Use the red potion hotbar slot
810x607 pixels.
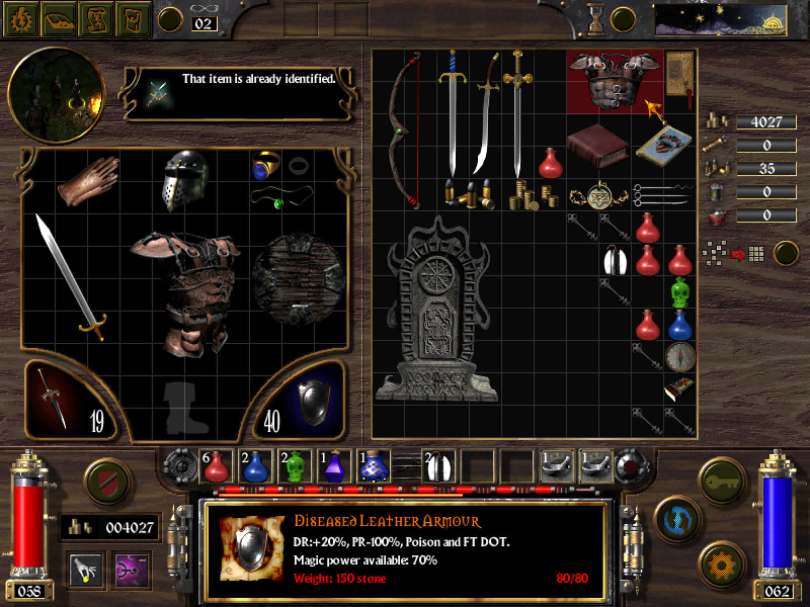point(216,465)
